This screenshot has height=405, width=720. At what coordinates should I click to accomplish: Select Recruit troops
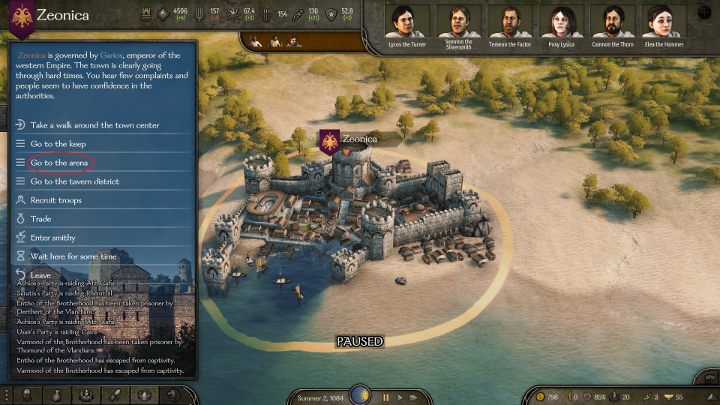coord(56,201)
